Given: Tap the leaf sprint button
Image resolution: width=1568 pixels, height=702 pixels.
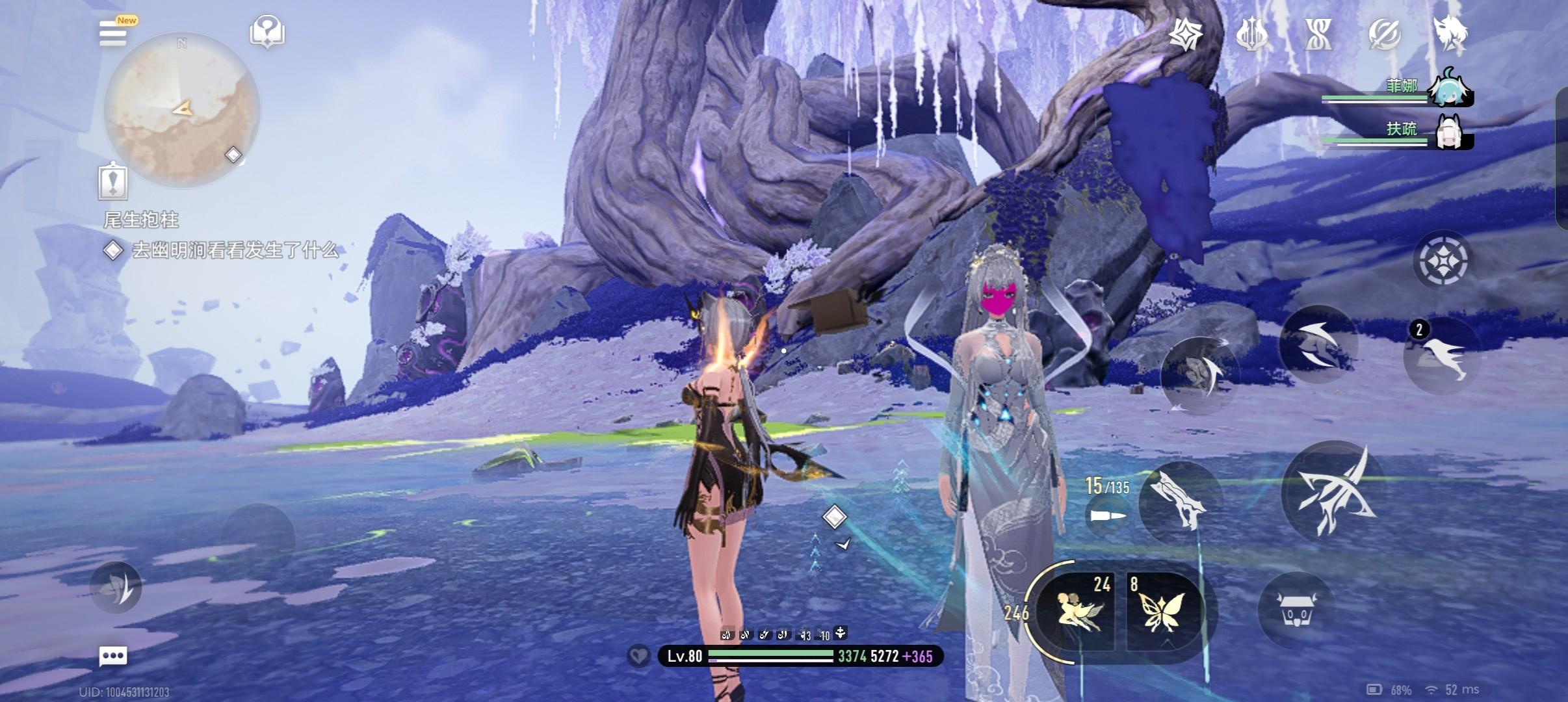Looking at the screenshot, I should [116, 588].
